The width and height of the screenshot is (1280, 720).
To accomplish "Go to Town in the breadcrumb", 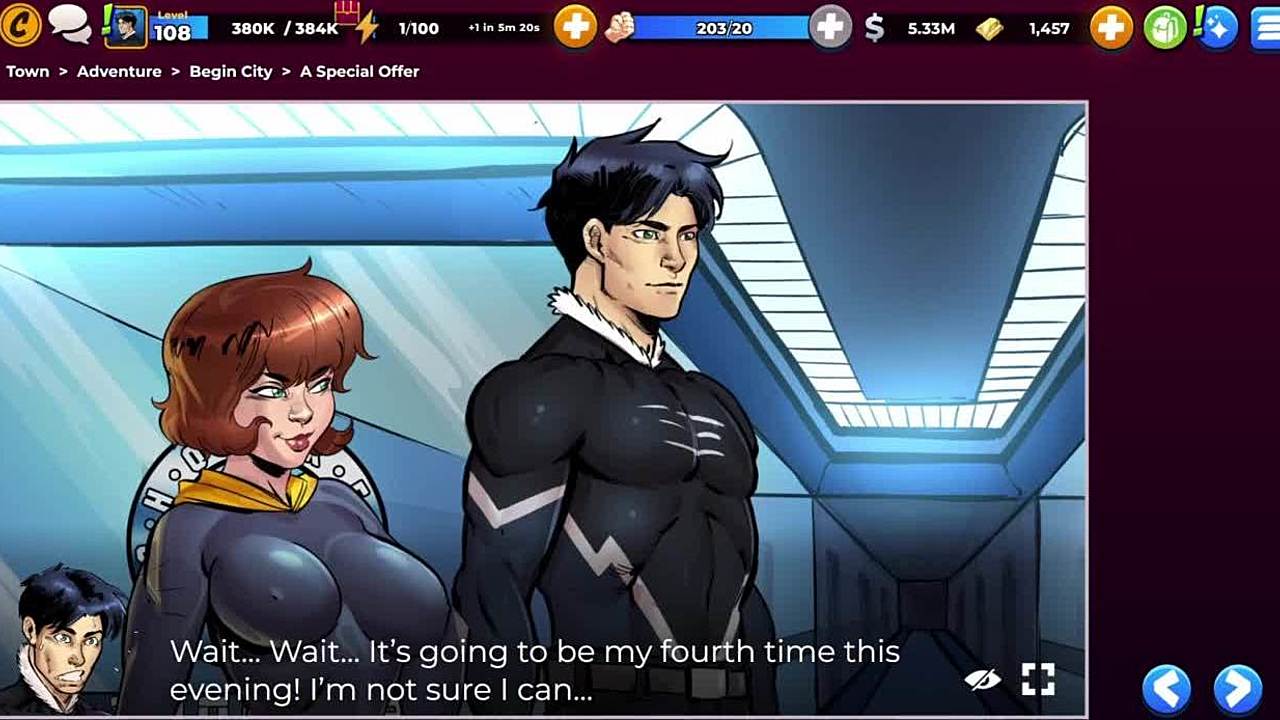I will 28,71.
